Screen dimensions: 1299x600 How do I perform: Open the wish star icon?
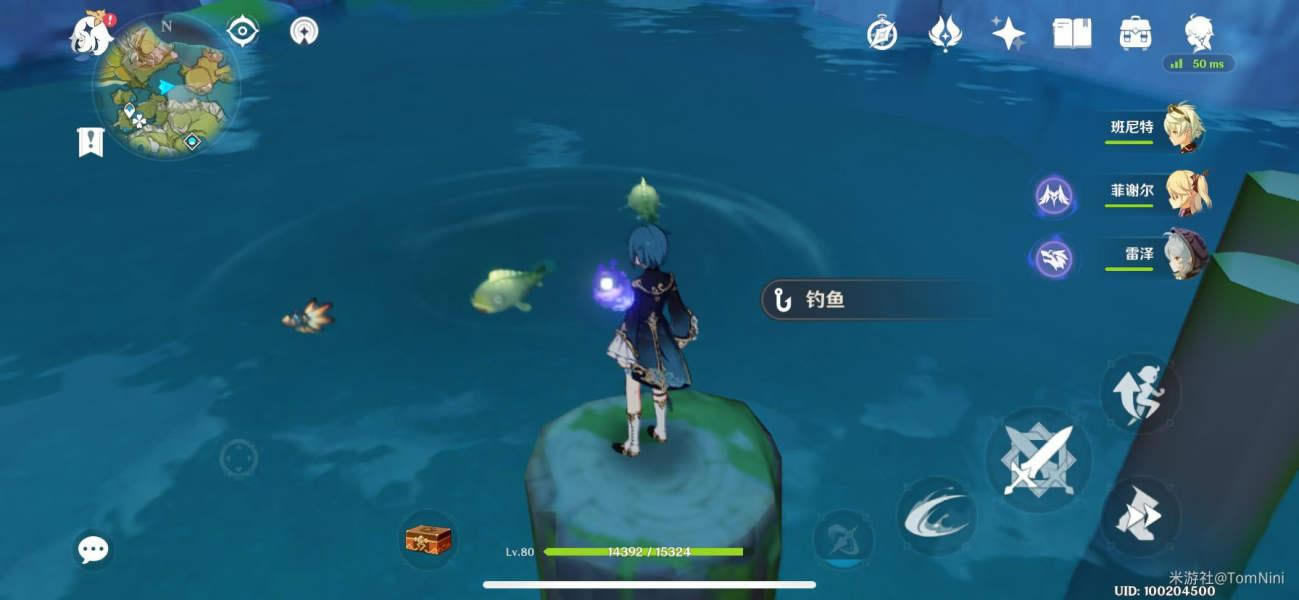point(1008,34)
